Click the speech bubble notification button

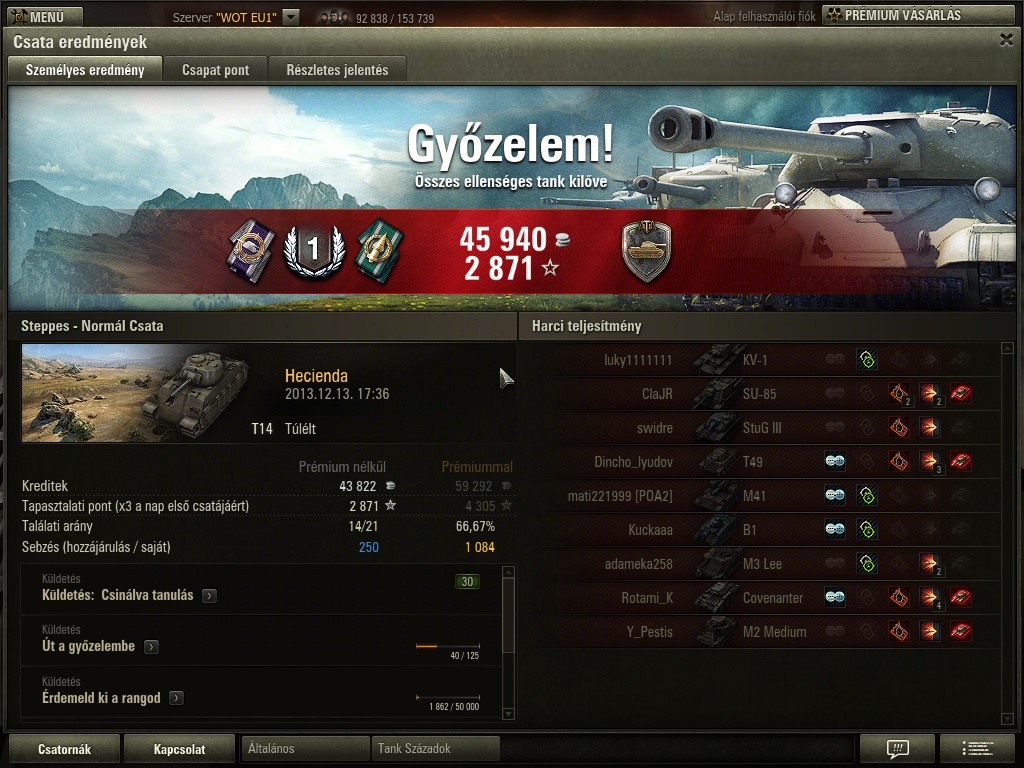[897, 748]
